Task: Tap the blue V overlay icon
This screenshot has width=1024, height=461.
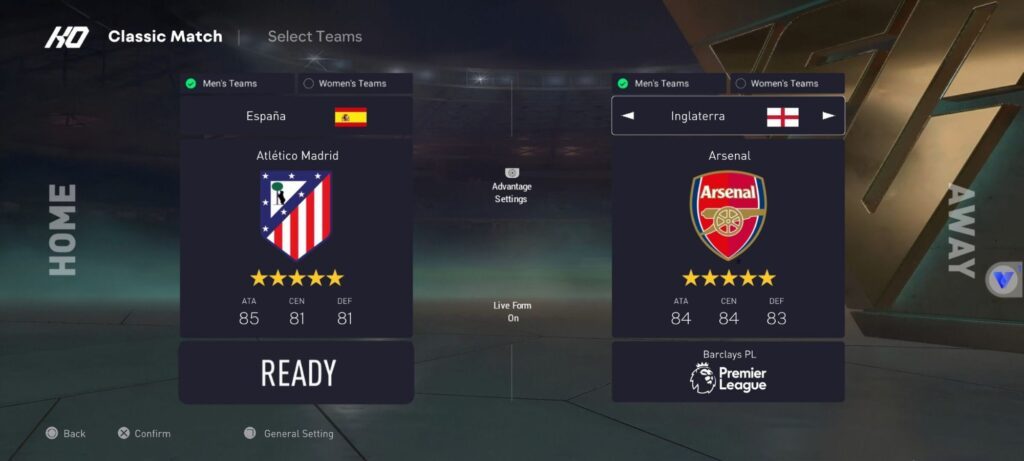Action: pyautogui.click(x=1003, y=279)
